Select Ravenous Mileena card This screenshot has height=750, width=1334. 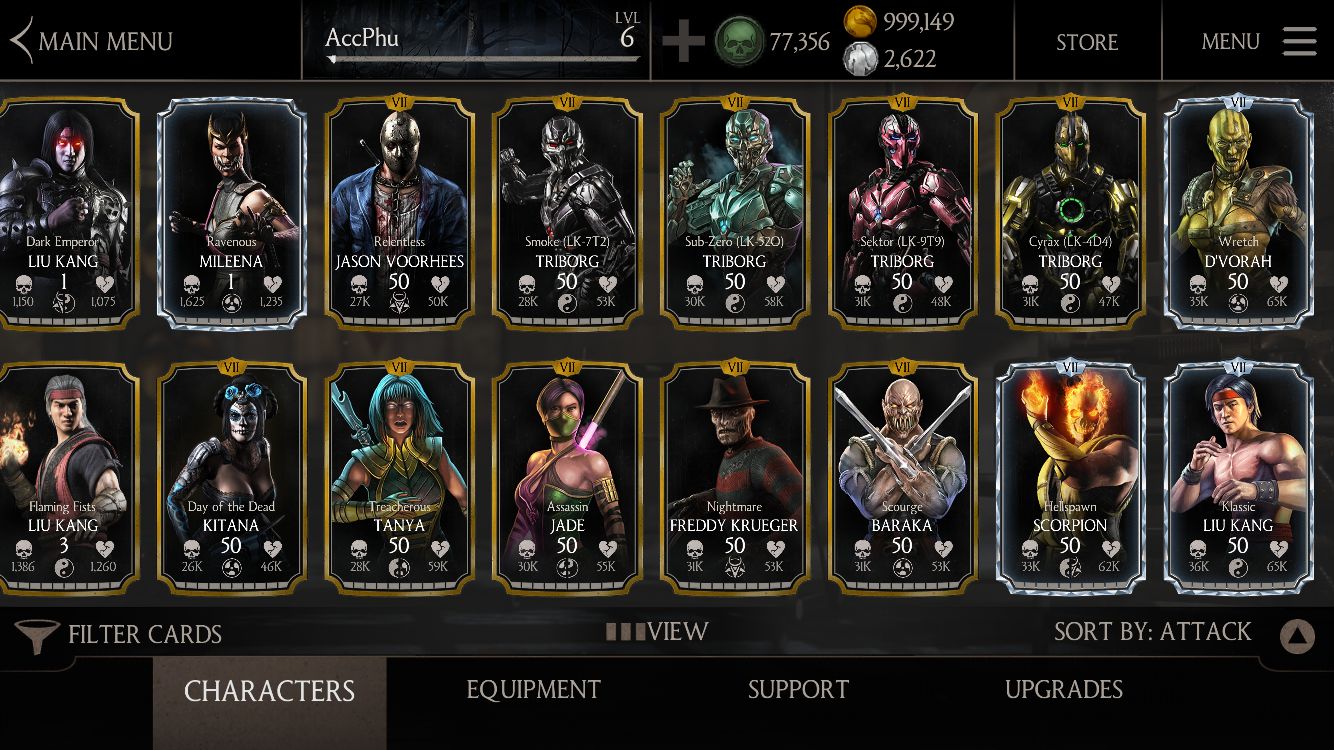tap(232, 212)
